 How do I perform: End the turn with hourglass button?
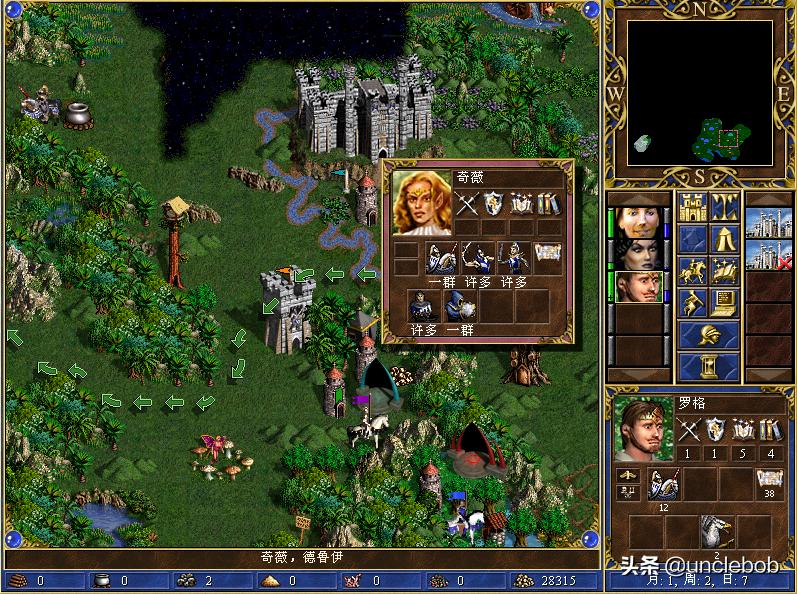tap(708, 365)
